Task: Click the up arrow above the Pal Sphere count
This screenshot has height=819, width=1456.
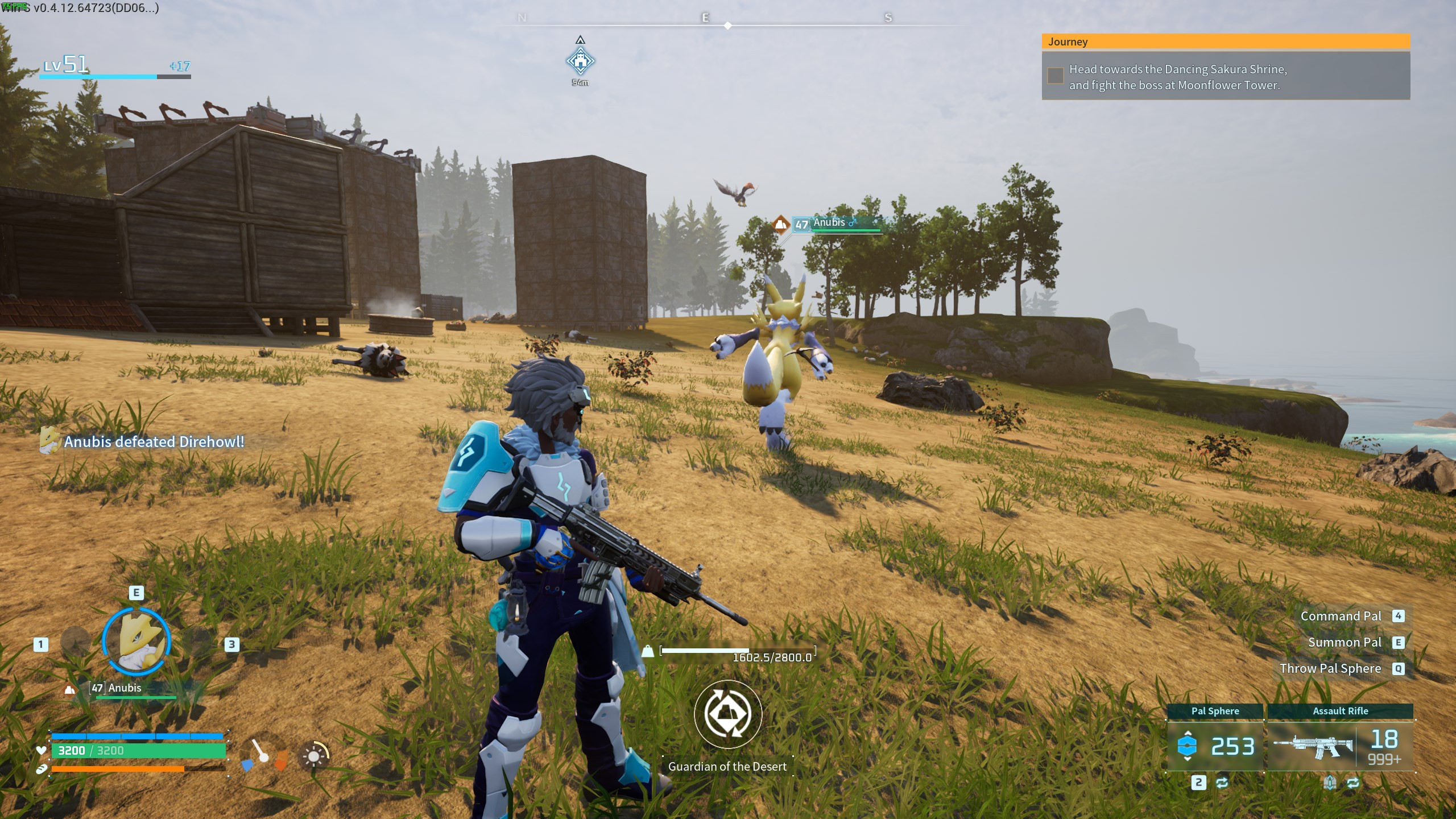Action: (x=1188, y=733)
